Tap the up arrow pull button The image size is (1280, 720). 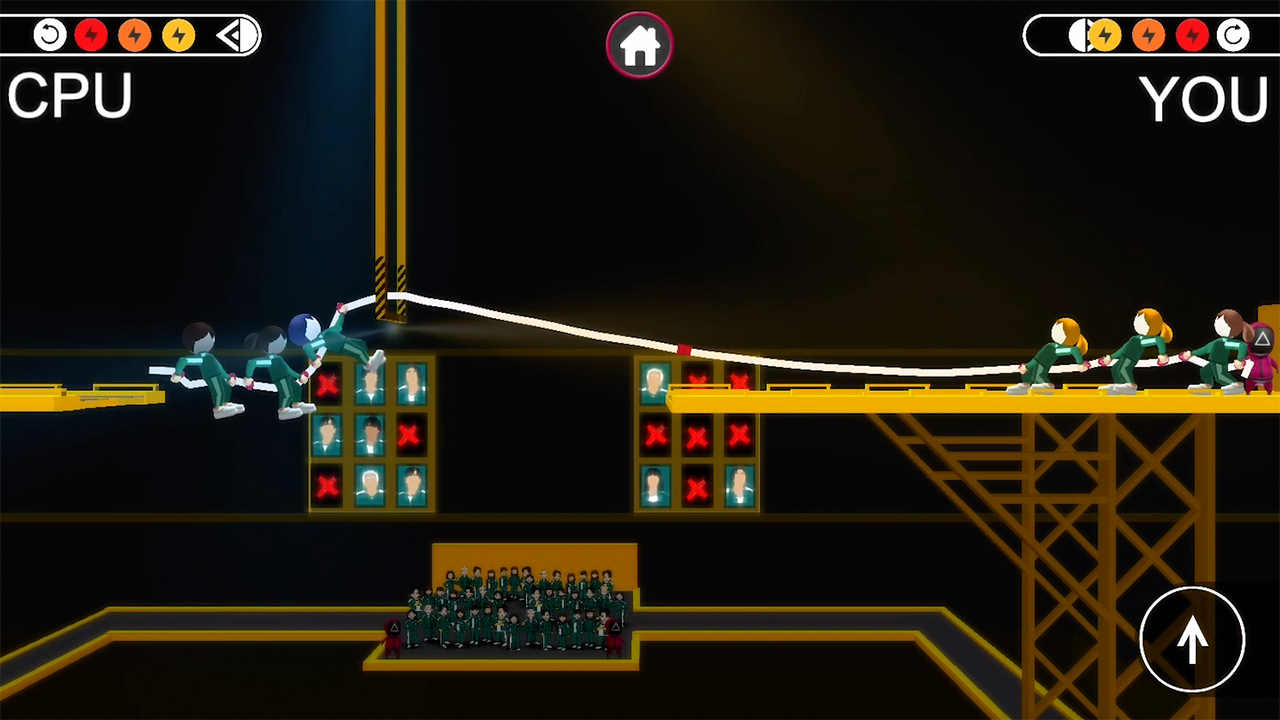(1192, 639)
